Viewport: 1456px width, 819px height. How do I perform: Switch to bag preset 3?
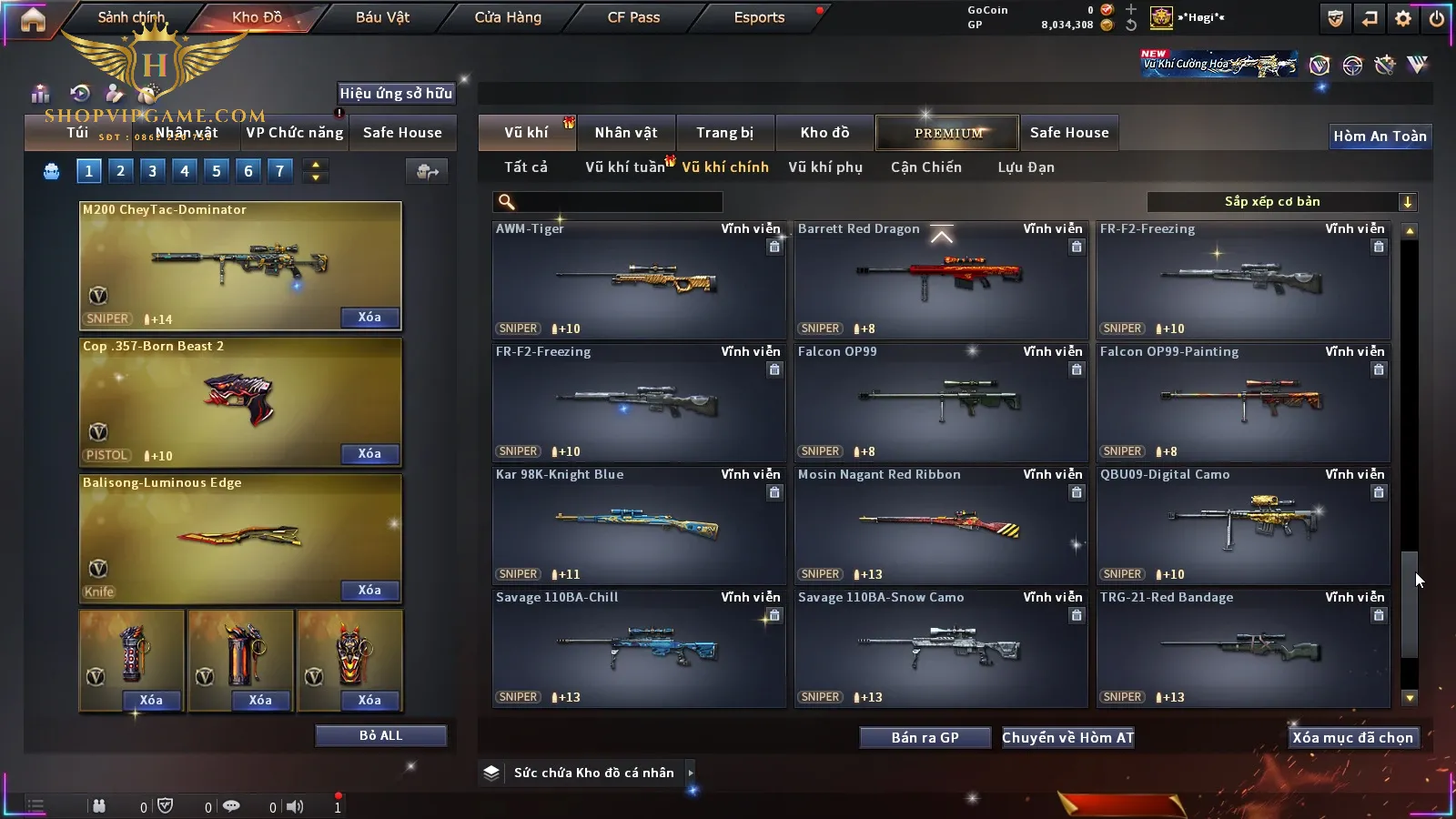[x=152, y=170]
